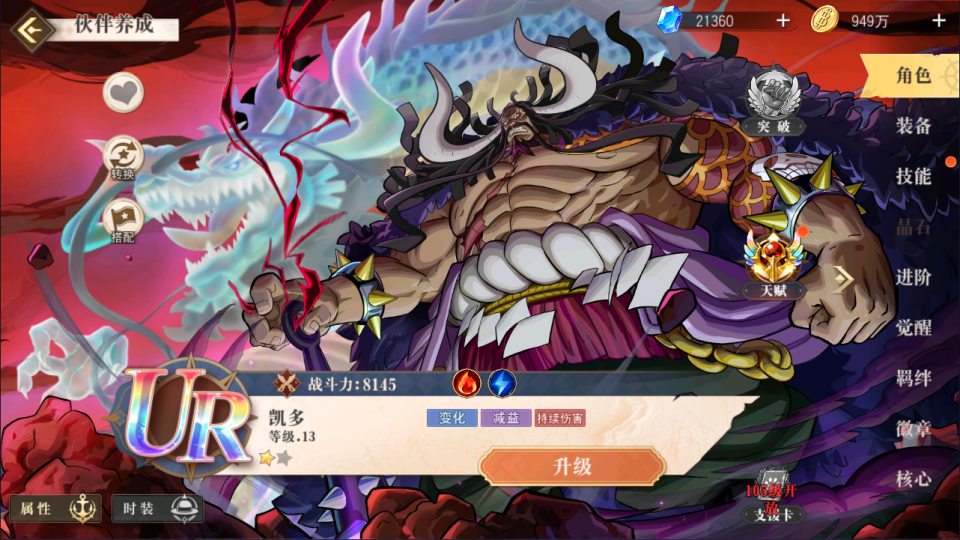Click the 升级 level up button
Viewport: 960px width, 540px height.
[572, 466]
